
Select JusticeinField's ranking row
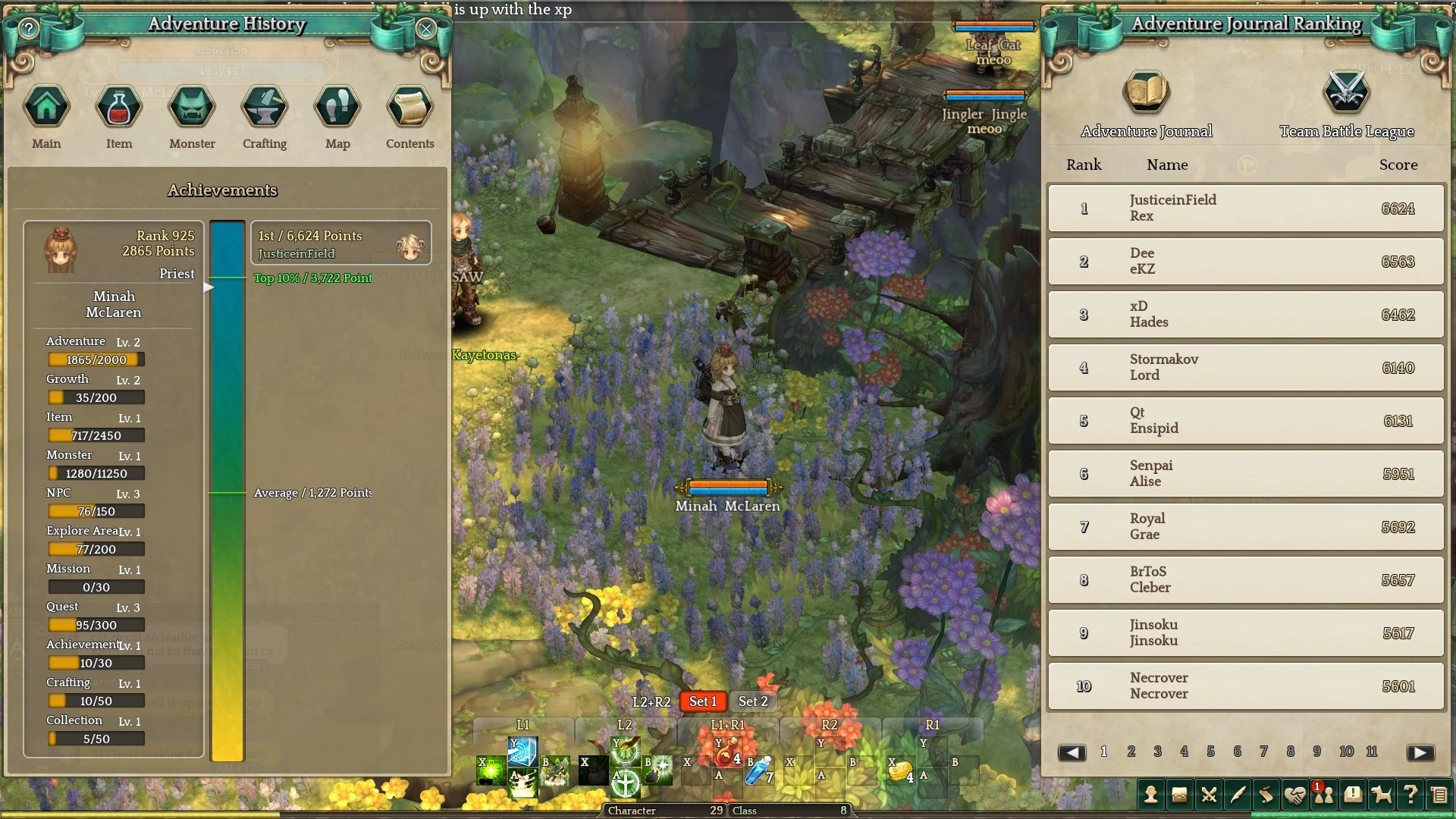pos(1245,208)
